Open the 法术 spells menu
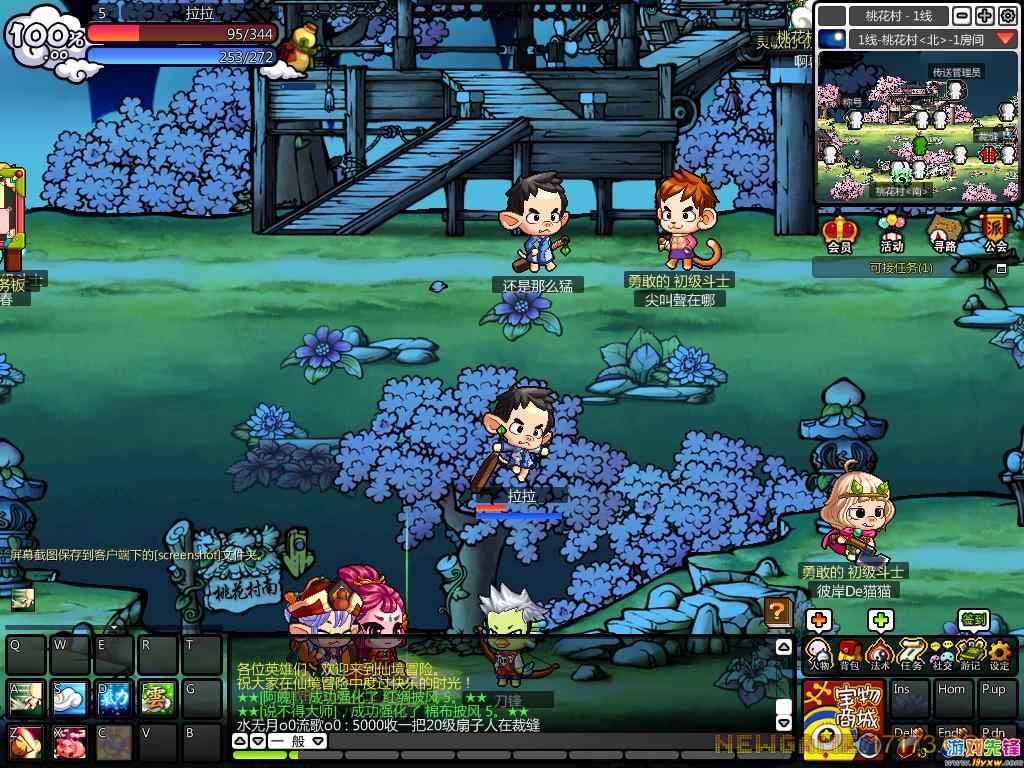This screenshot has width=1024, height=768. tap(880, 655)
